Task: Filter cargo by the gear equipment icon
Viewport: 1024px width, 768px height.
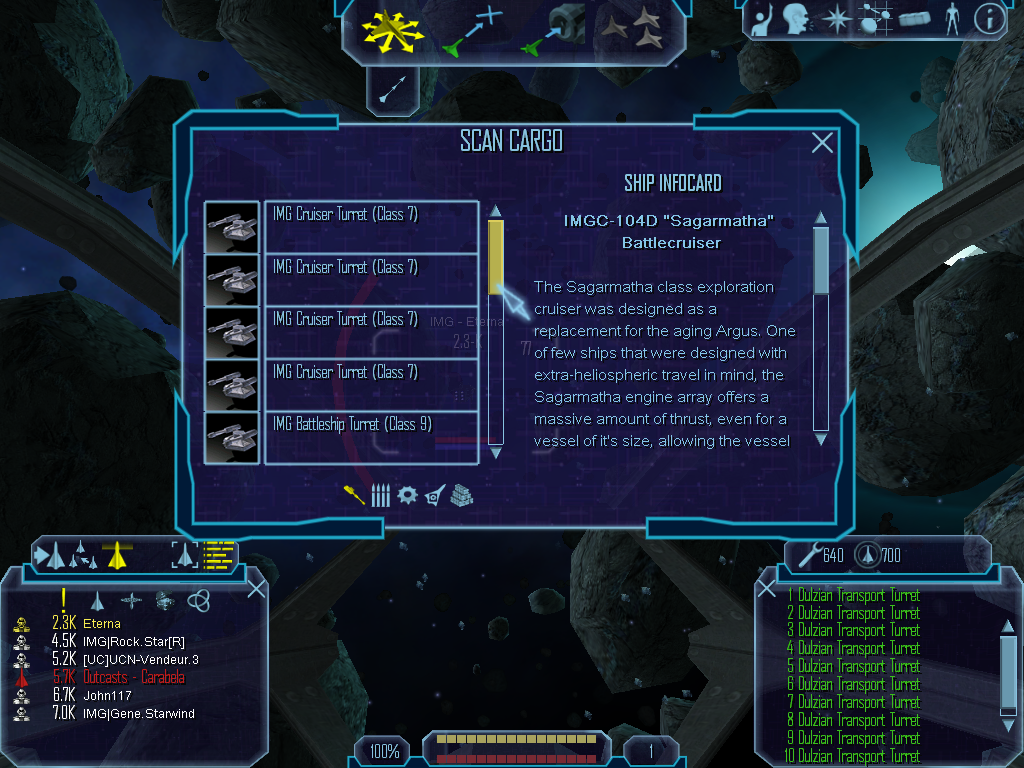Action: (x=407, y=495)
